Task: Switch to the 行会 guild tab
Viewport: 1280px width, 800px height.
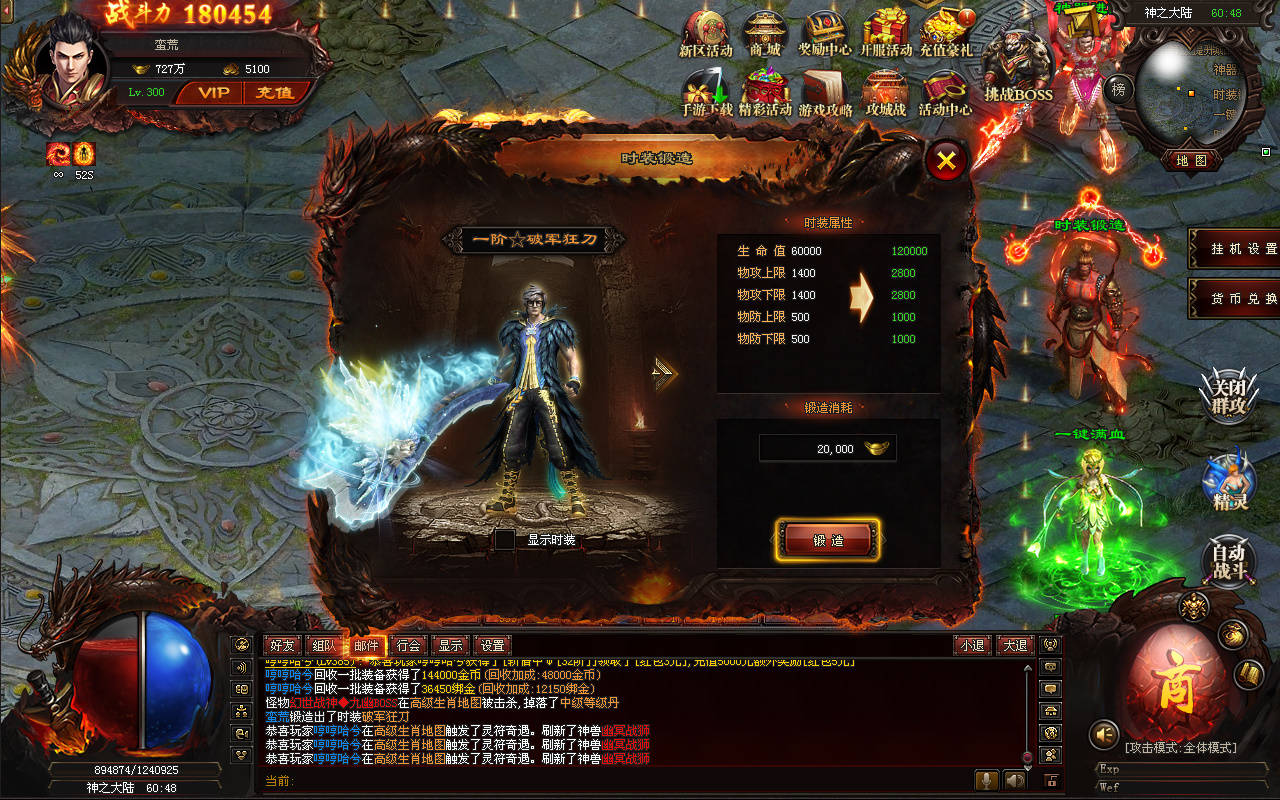Action: (x=407, y=646)
